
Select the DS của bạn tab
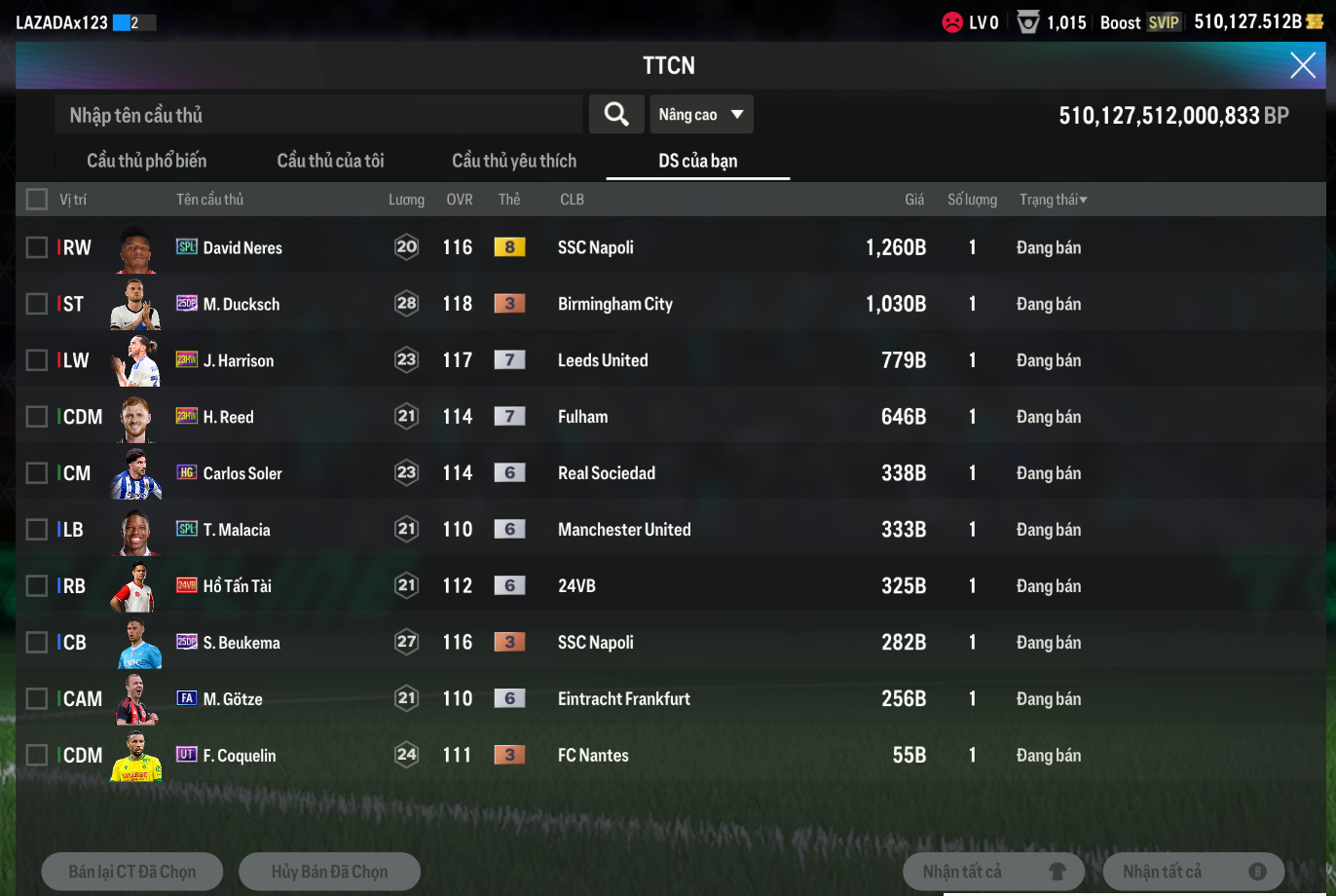coord(698,161)
